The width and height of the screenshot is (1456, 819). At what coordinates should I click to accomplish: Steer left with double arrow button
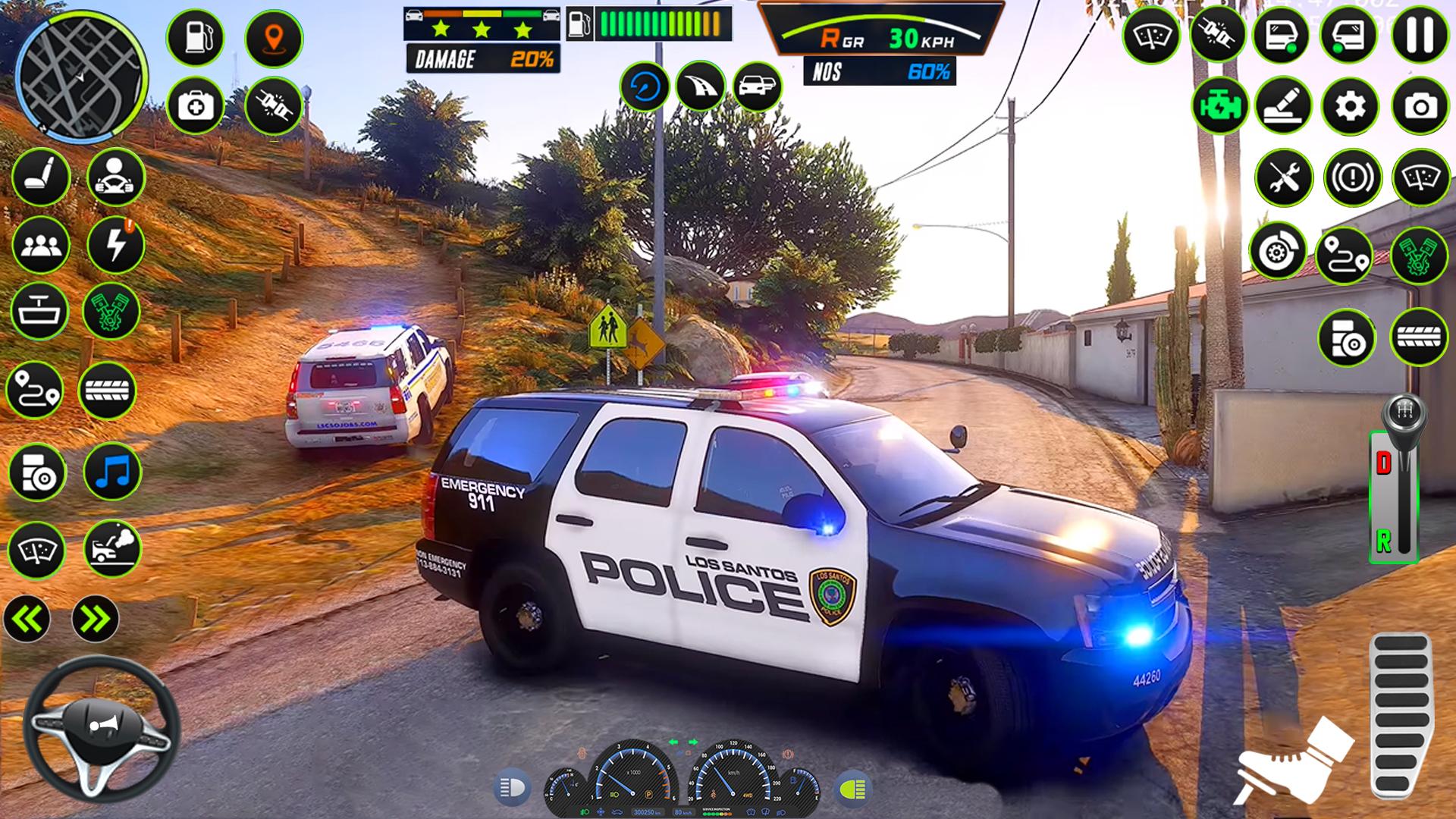(x=27, y=619)
